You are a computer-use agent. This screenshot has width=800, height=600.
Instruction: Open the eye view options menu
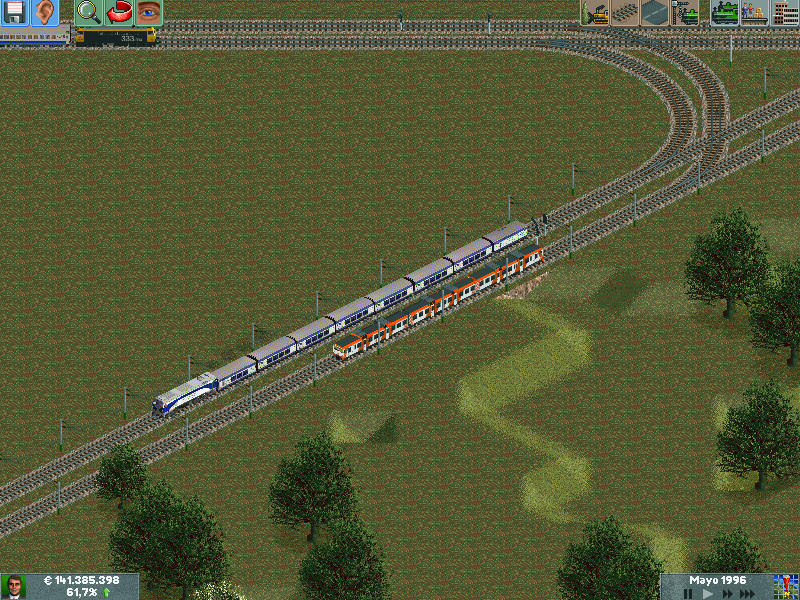click(x=148, y=13)
